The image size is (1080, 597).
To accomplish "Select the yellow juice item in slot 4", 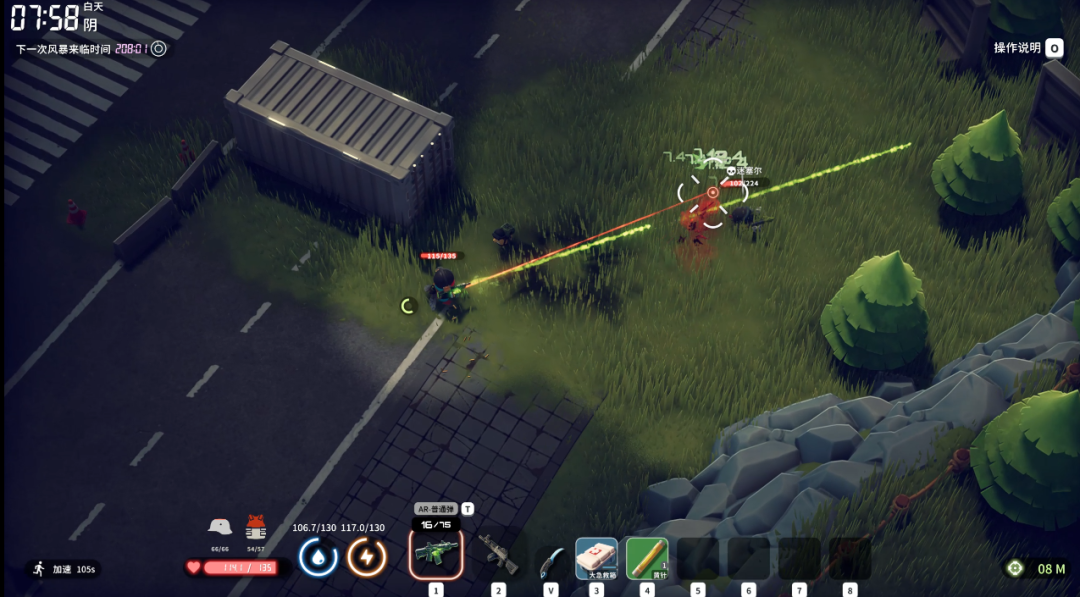I will click(x=647, y=558).
